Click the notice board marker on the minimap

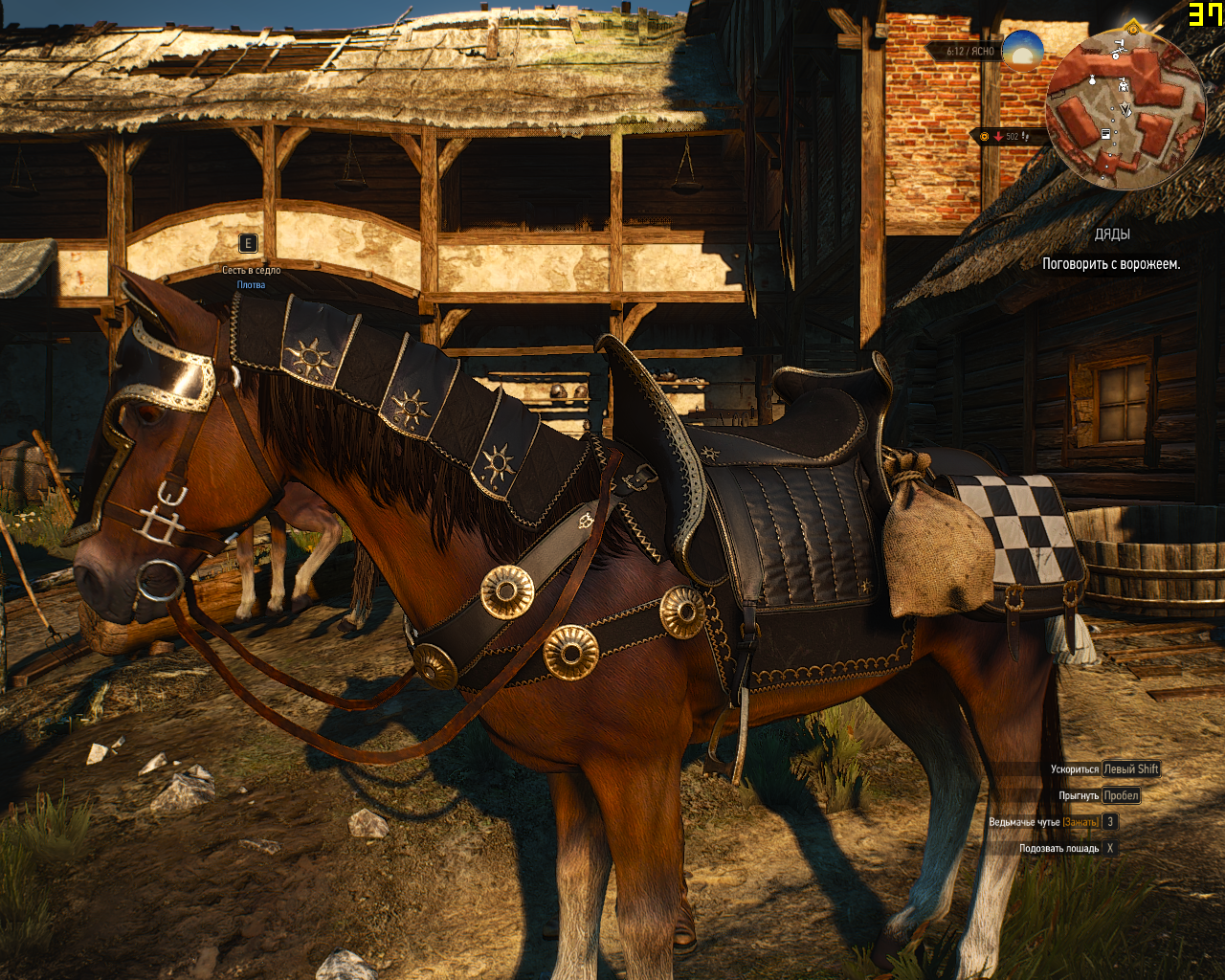1106,134
